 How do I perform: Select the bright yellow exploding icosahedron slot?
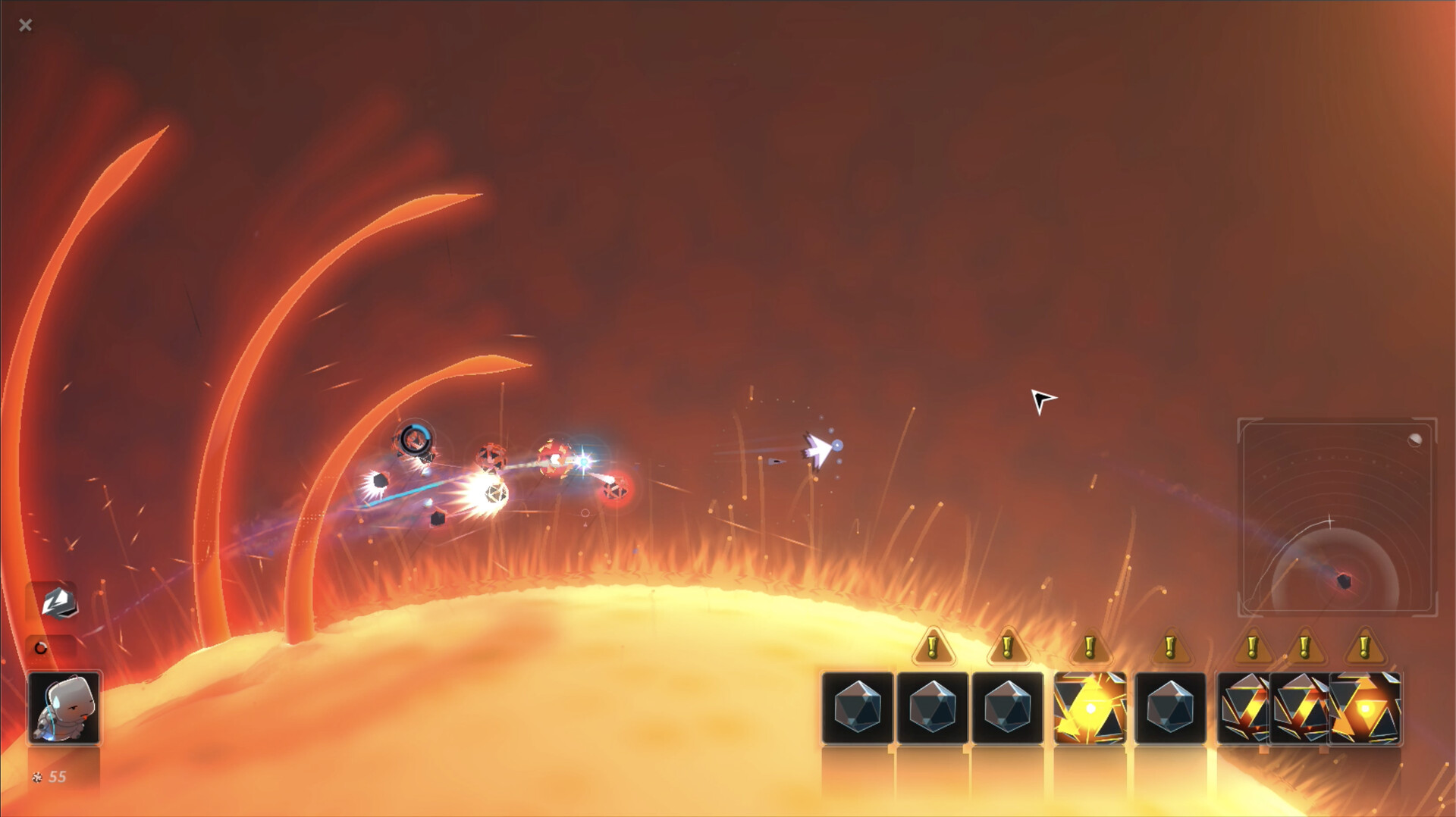point(1090,708)
